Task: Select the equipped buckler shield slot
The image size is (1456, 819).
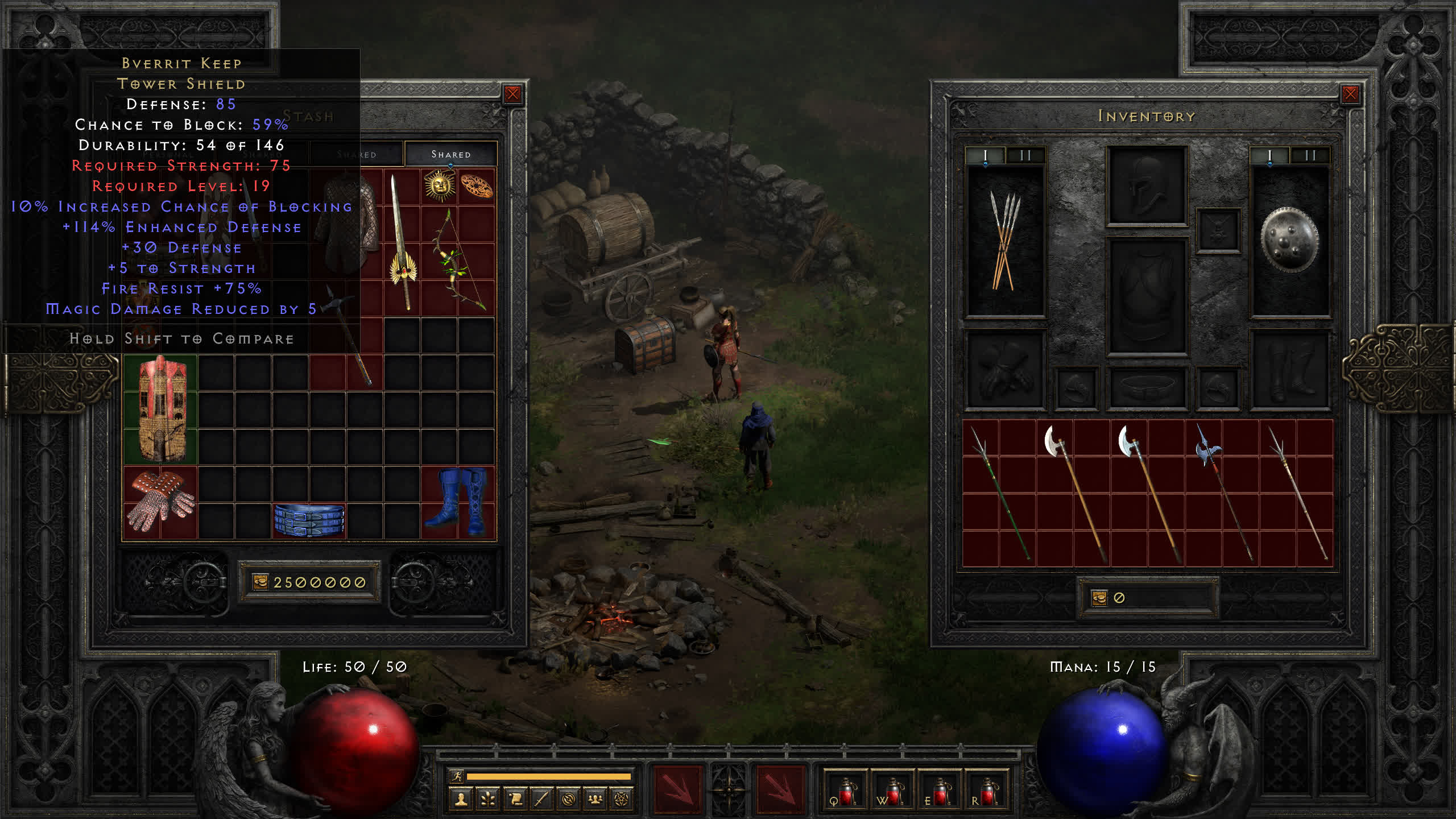Action: 1289,240
